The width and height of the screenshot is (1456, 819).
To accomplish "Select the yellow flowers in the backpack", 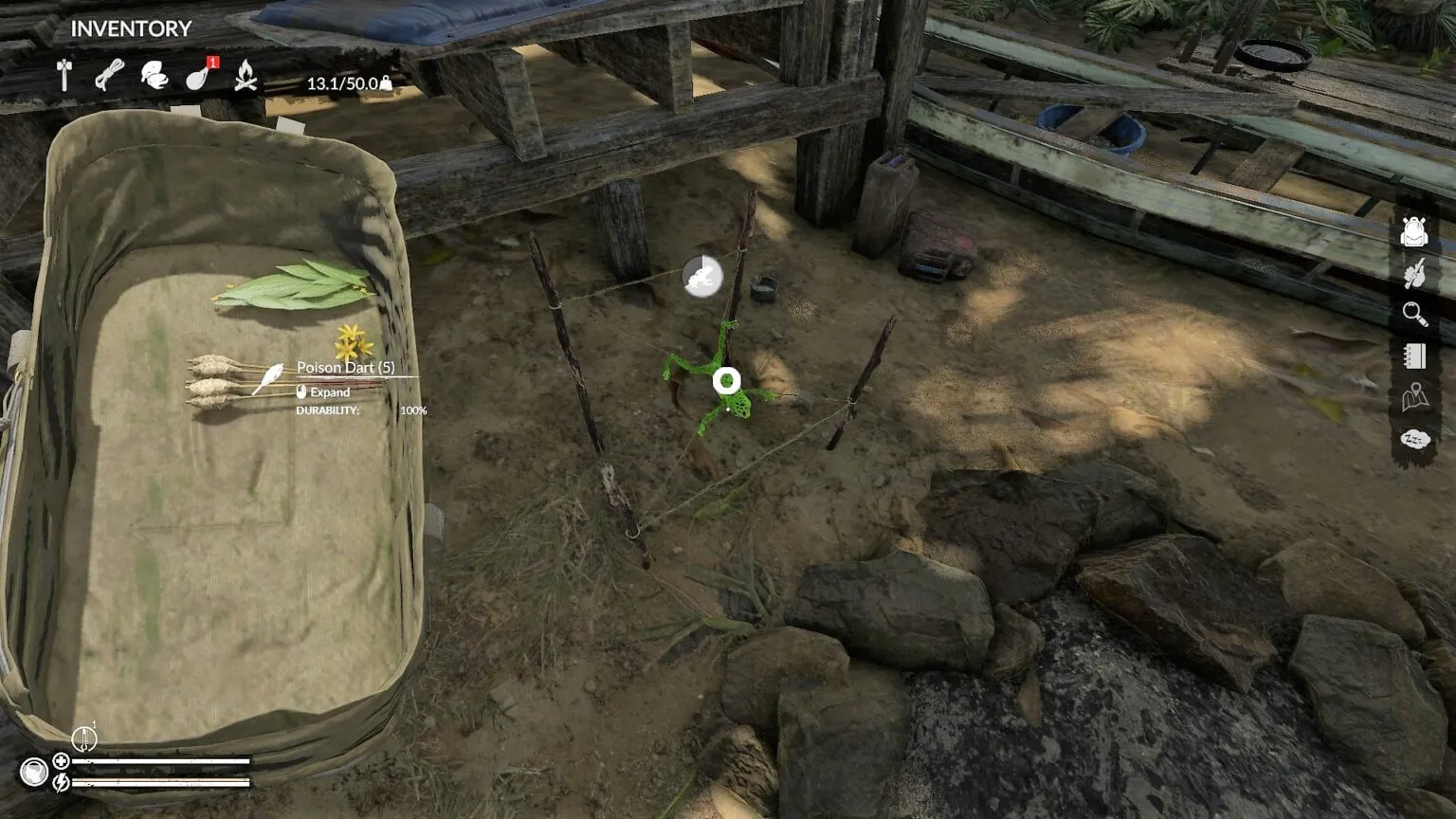I will click(x=353, y=341).
